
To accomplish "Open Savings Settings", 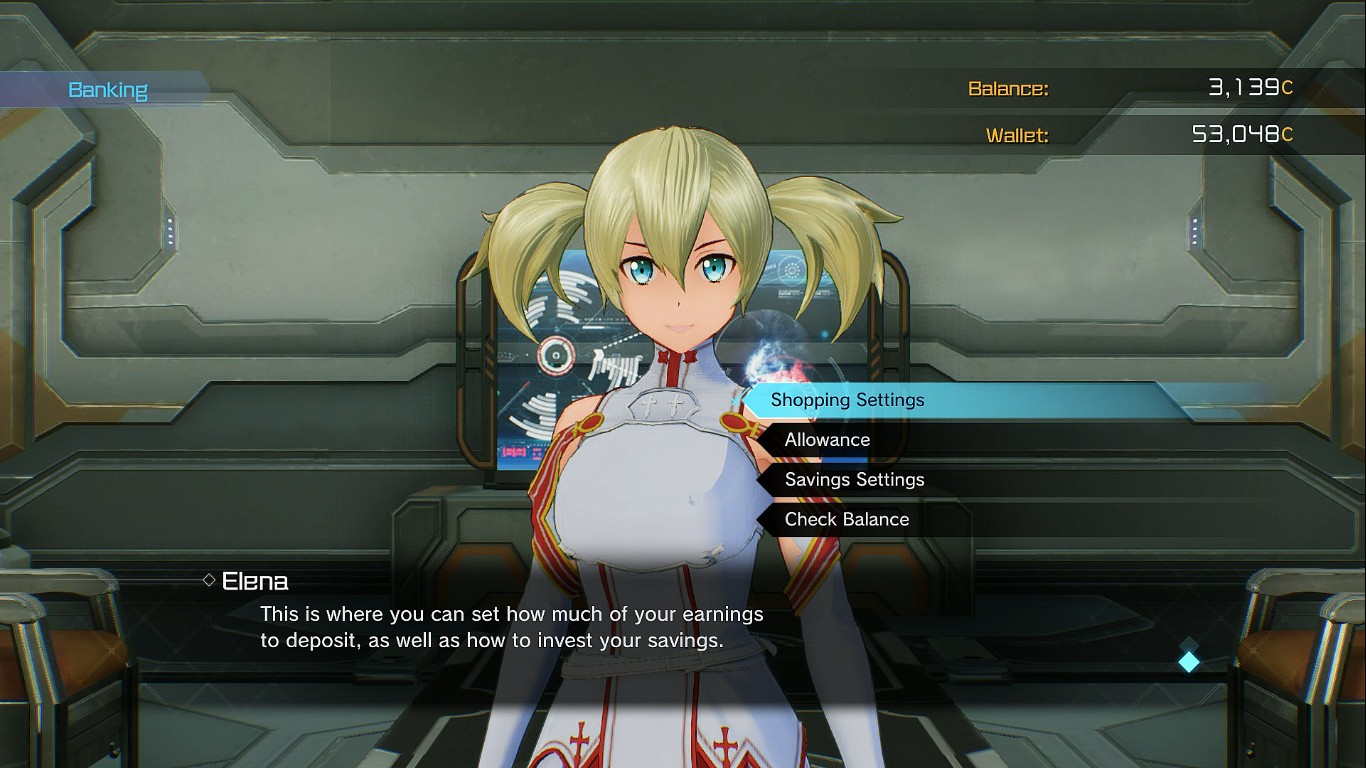I will pos(854,480).
